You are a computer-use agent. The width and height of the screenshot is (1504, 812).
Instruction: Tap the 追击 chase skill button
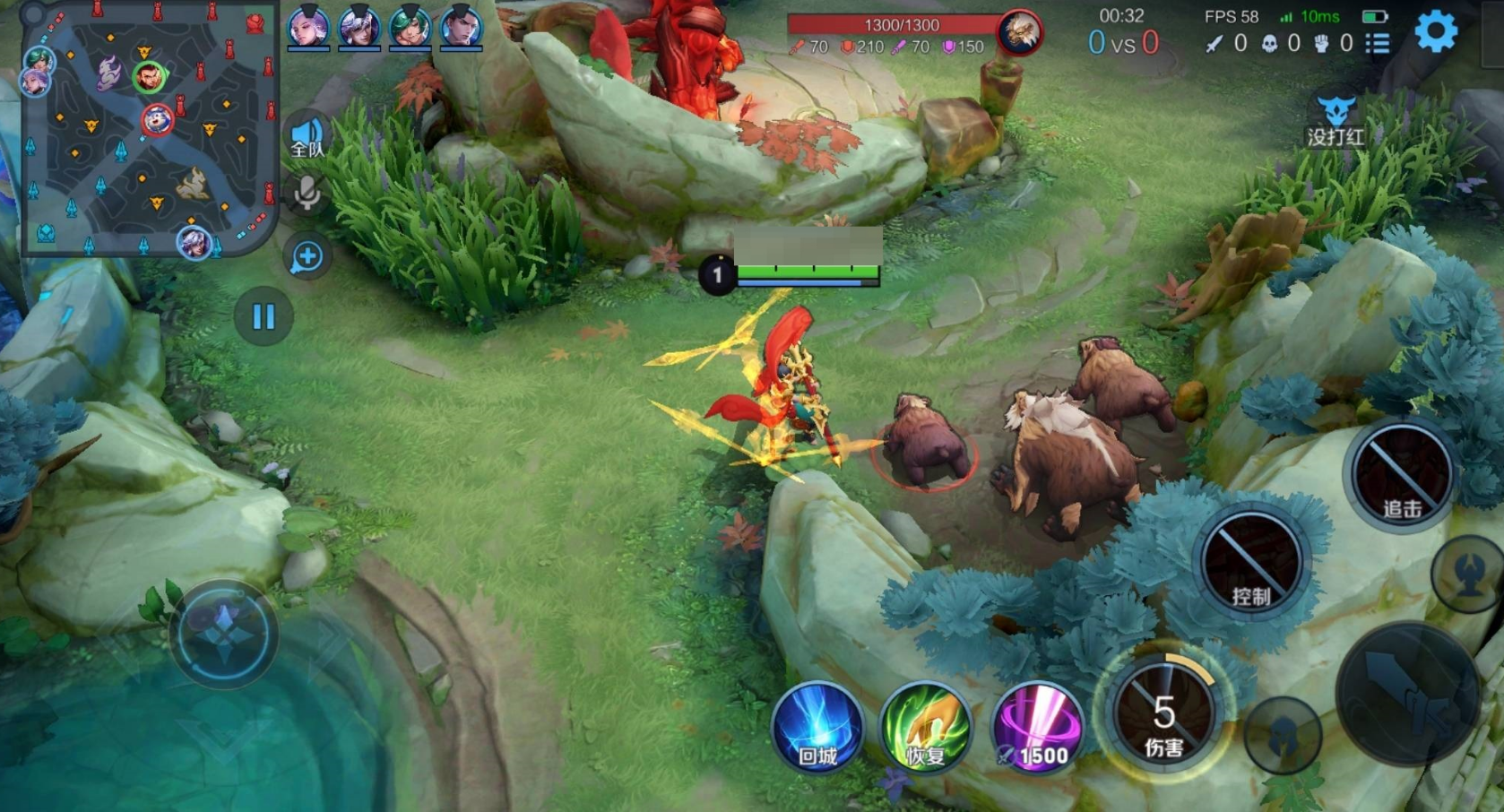coord(1402,475)
